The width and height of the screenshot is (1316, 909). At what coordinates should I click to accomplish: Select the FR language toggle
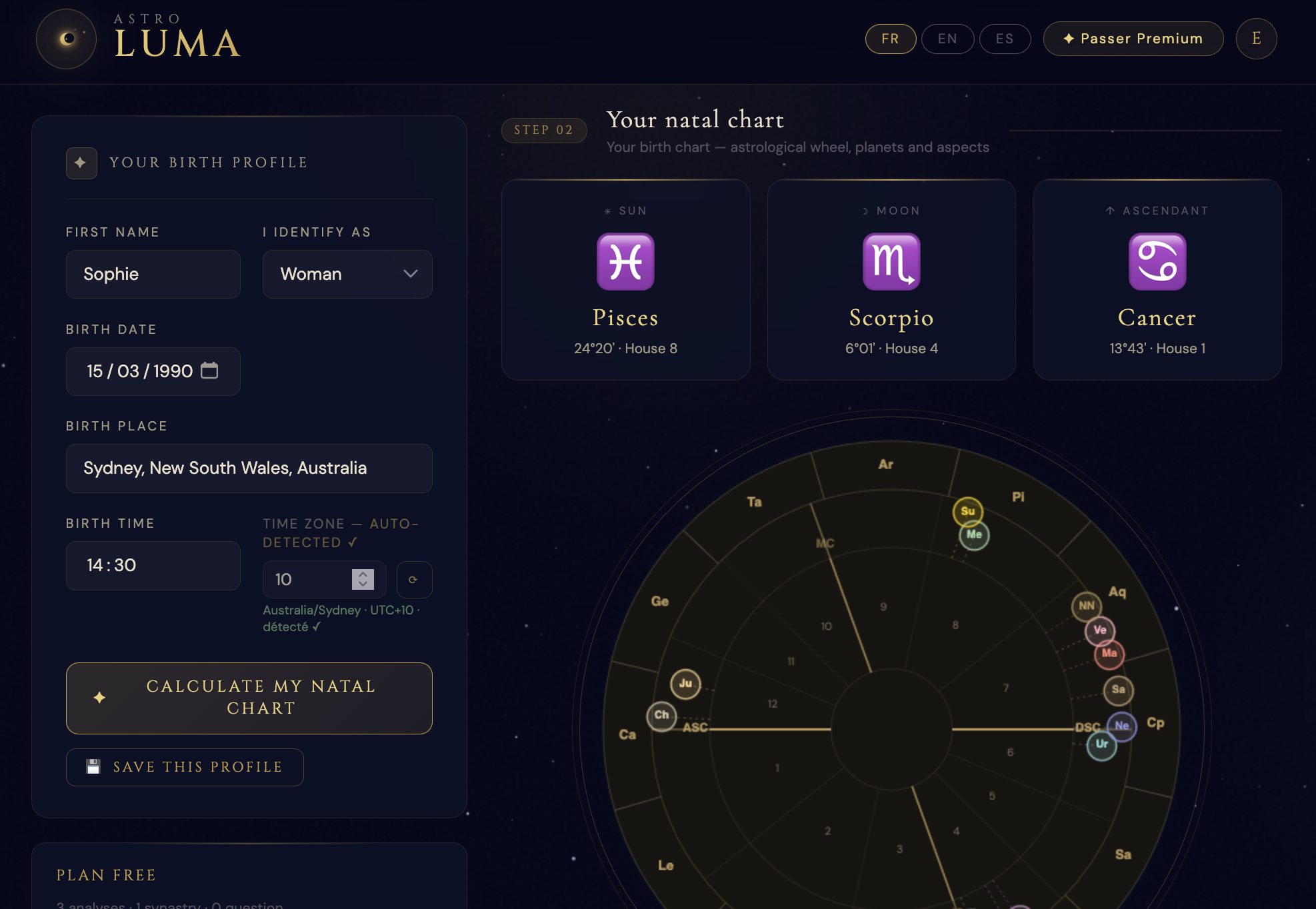pyautogui.click(x=890, y=39)
